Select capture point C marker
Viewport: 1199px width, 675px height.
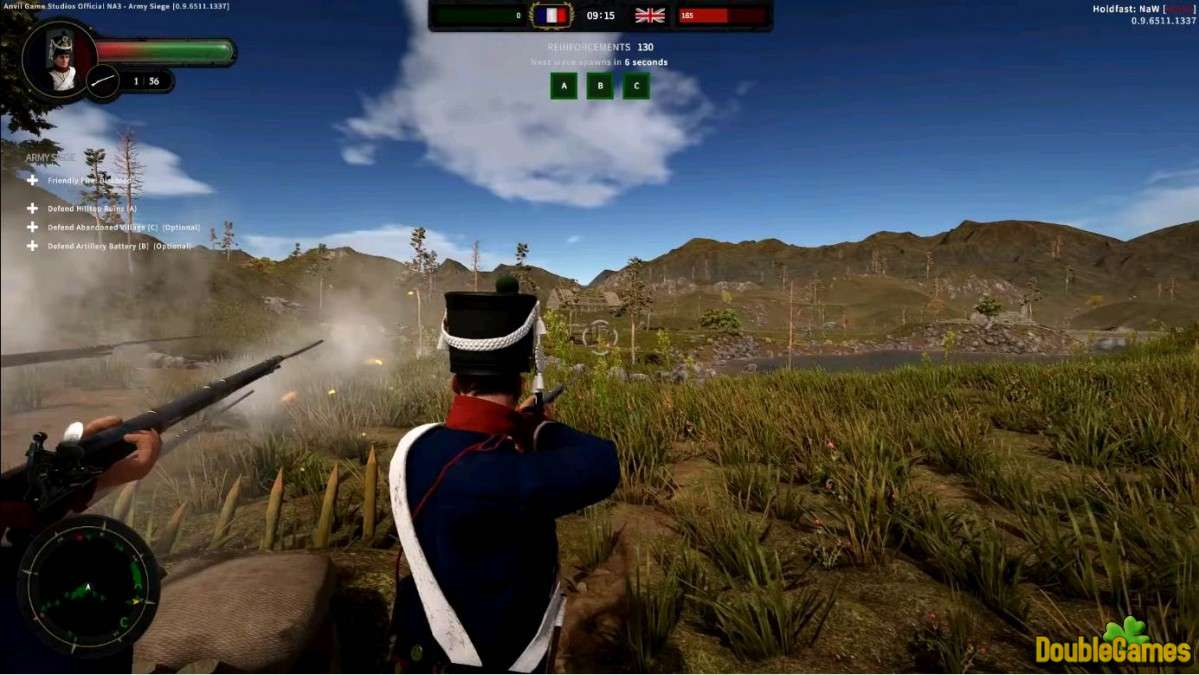[x=636, y=86]
